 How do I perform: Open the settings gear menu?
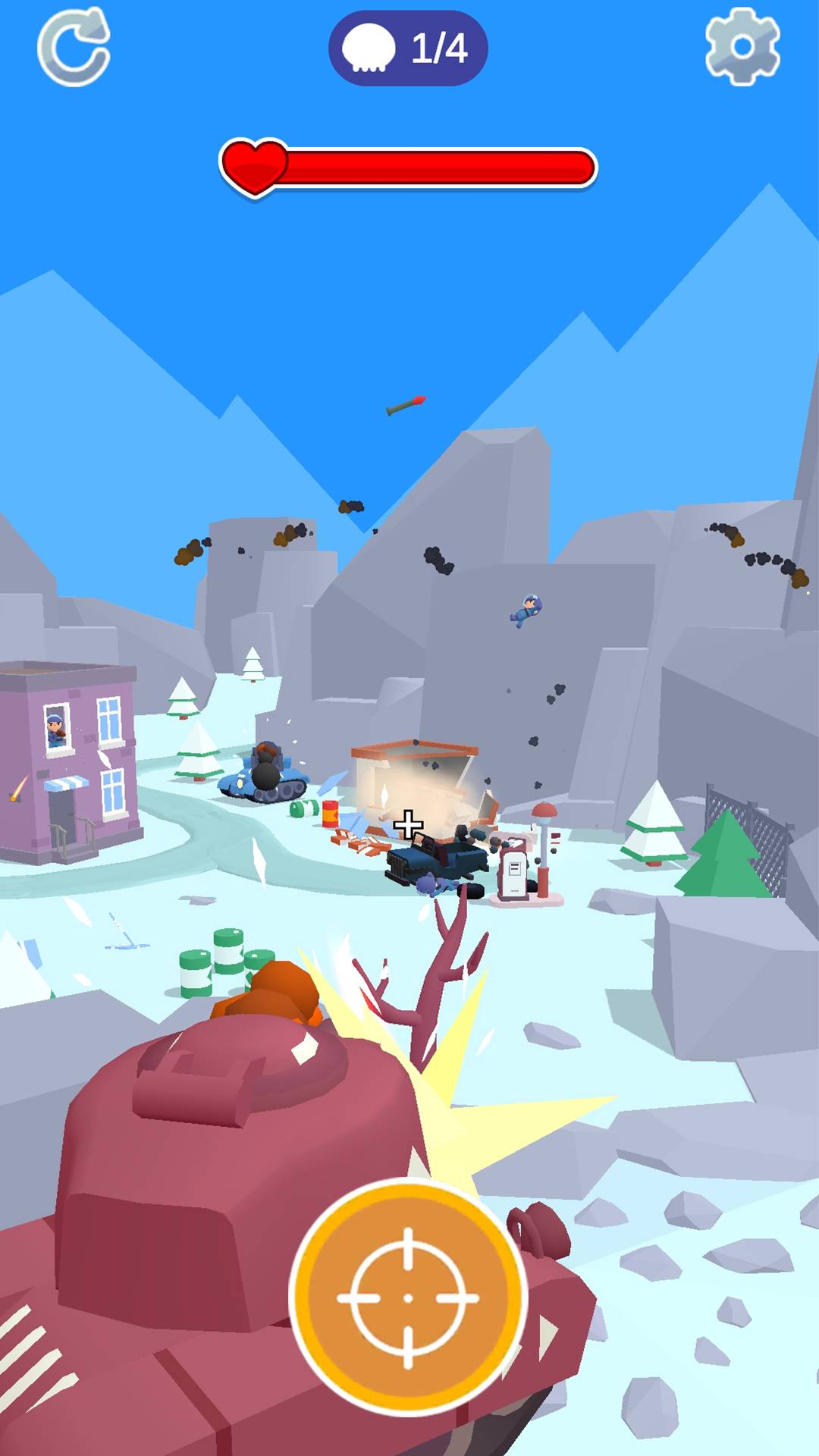742,47
